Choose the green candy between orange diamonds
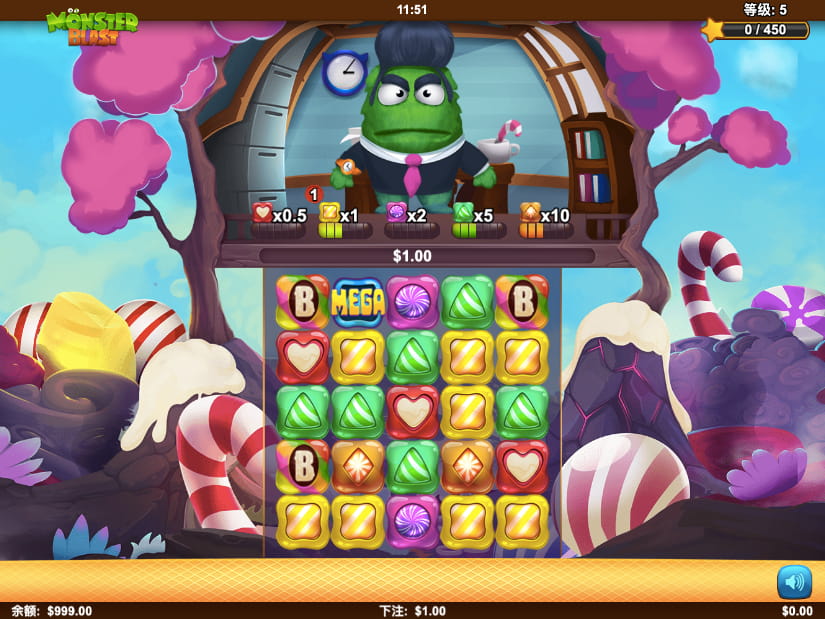Image resolution: width=825 pixels, height=619 pixels. (412, 465)
